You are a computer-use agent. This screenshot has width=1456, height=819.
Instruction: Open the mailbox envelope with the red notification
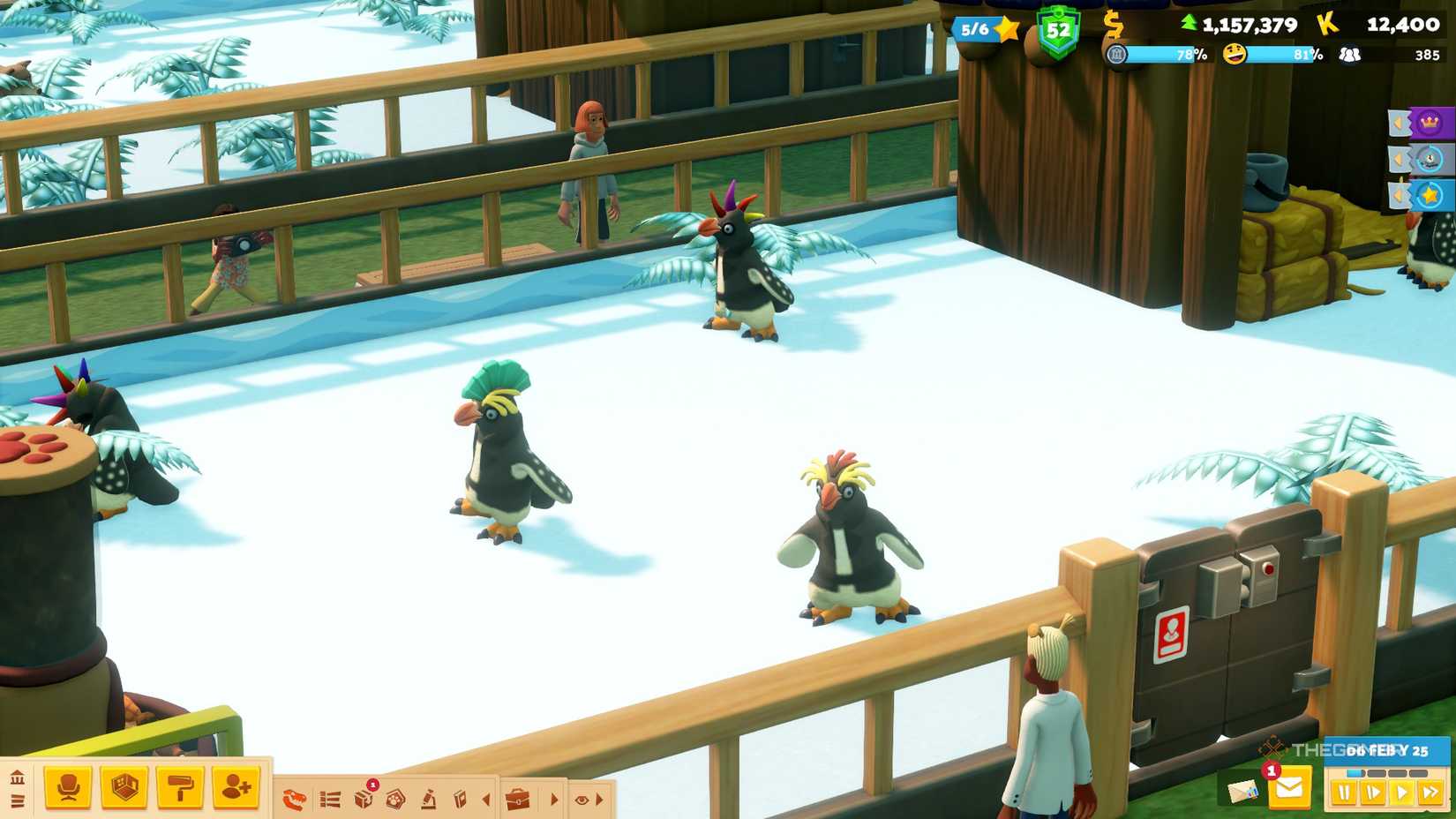[1290, 789]
